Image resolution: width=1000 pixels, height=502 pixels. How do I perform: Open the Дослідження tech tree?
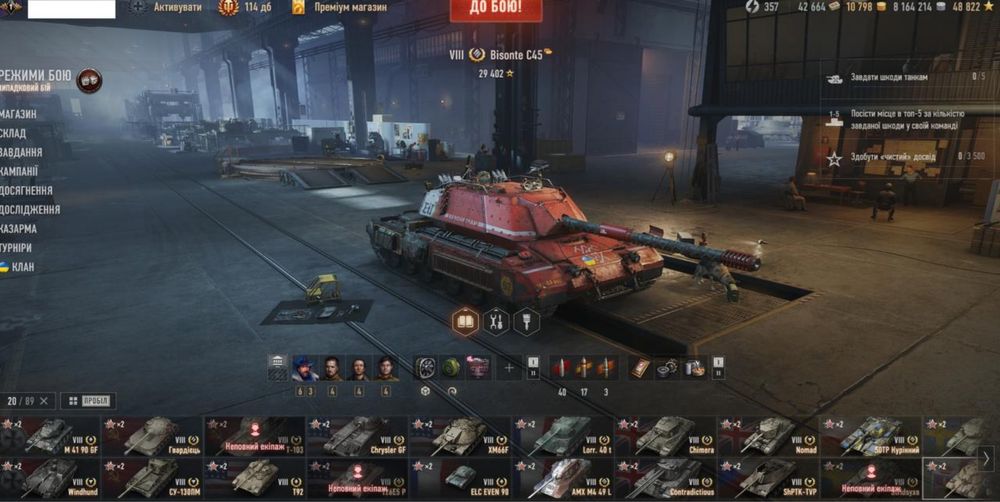[30, 210]
